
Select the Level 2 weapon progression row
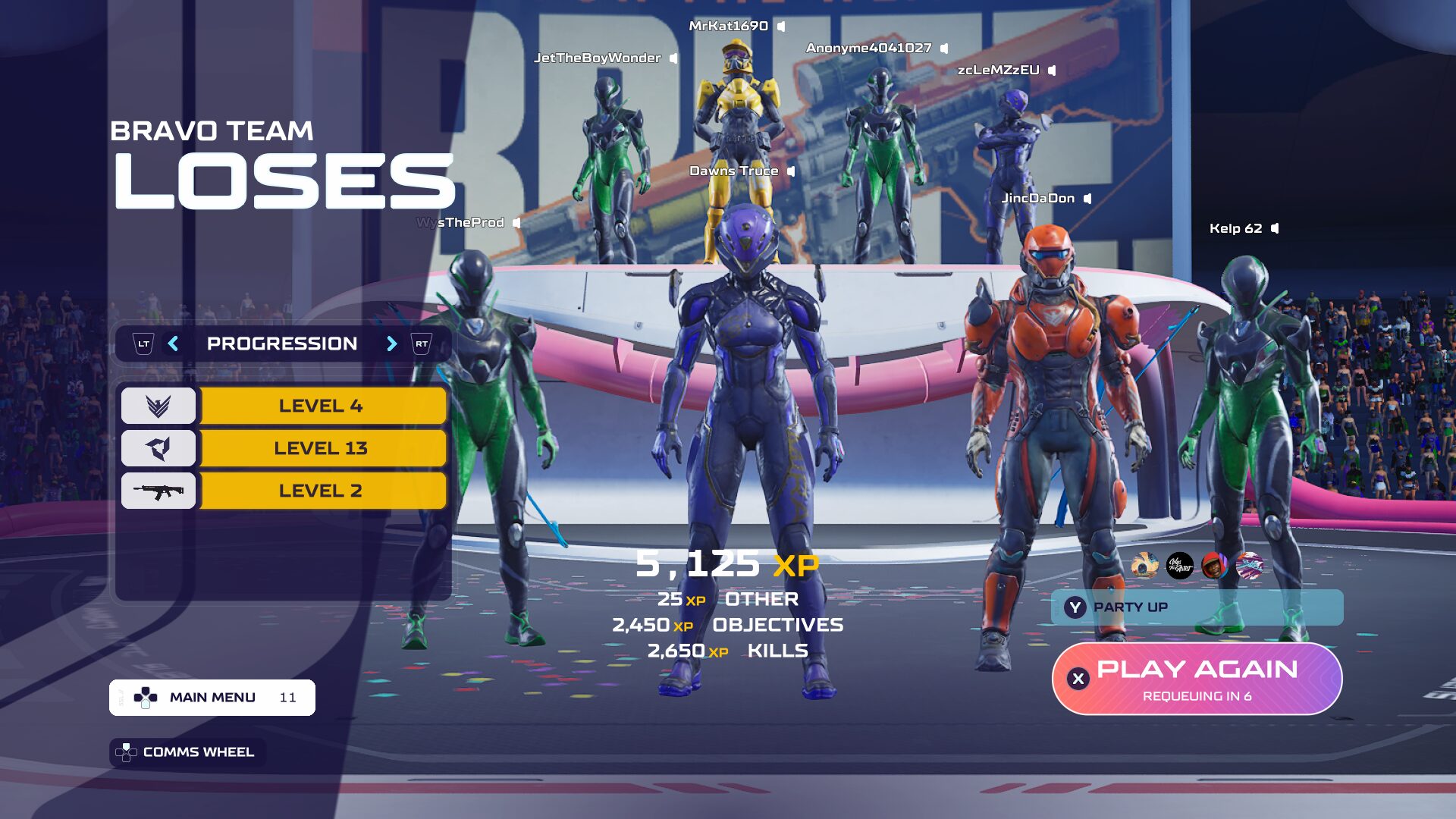pos(321,491)
